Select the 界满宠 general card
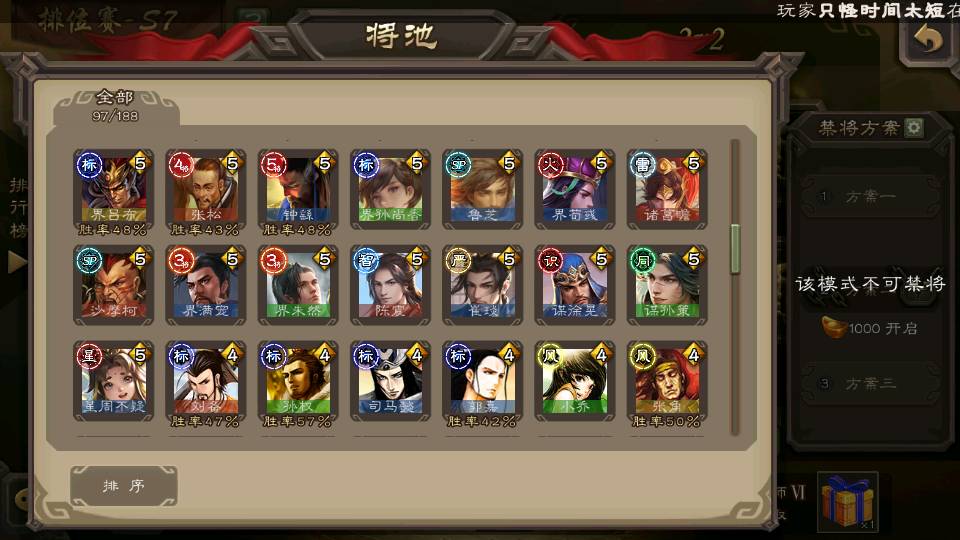Image resolution: width=960 pixels, height=540 pixels. click(x=205, y=285)
